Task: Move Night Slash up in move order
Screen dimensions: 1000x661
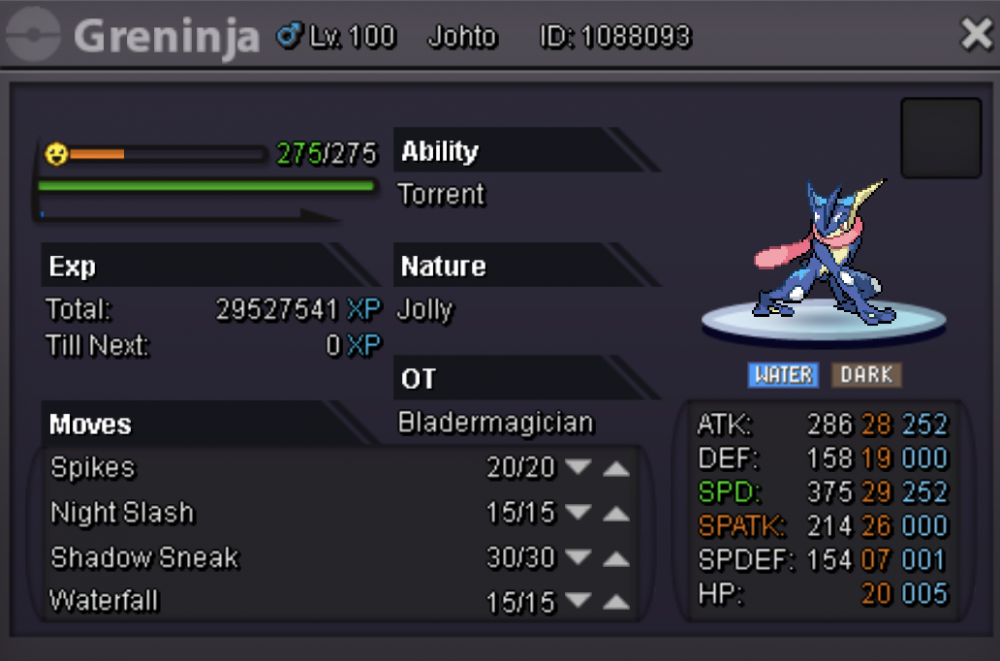Action: 616,514
